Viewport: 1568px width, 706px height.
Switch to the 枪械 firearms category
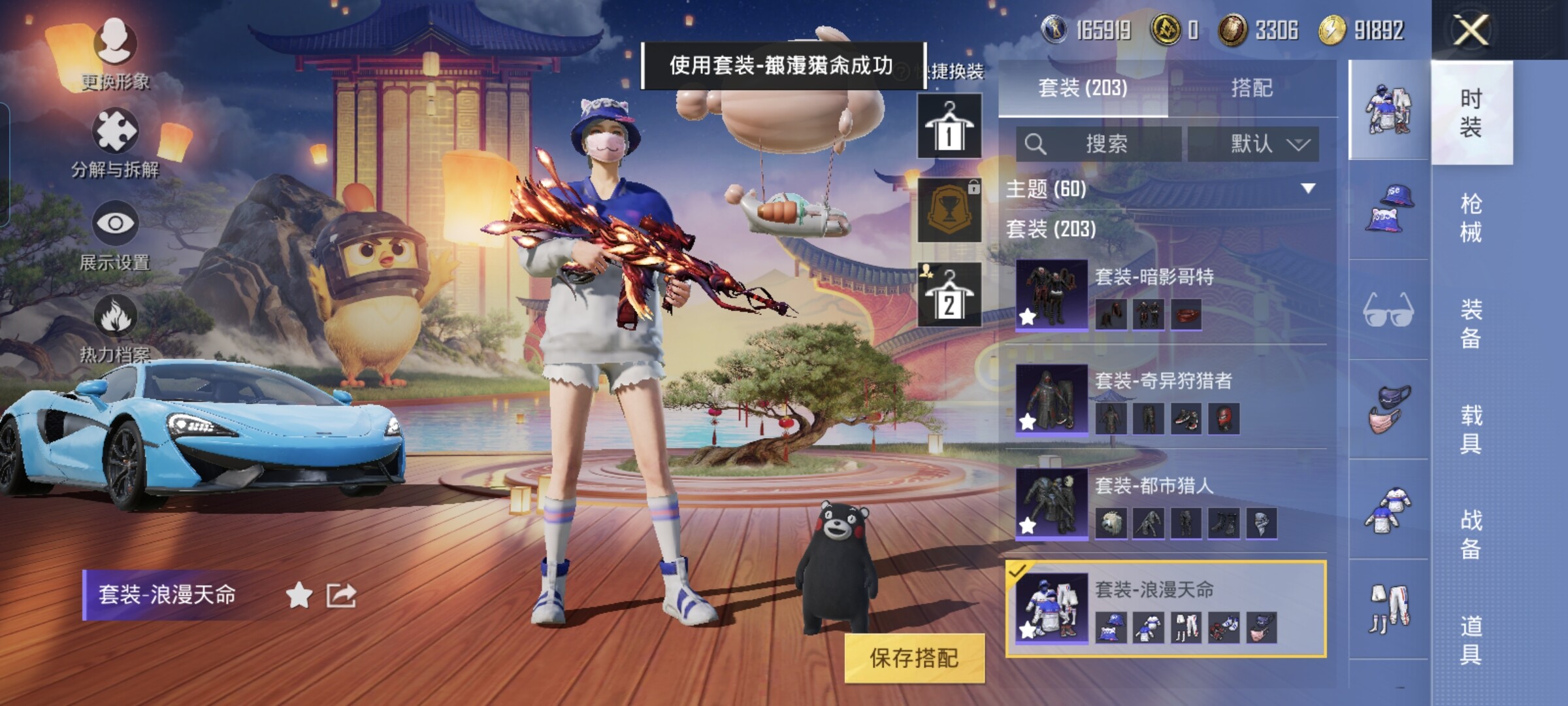1471,218
